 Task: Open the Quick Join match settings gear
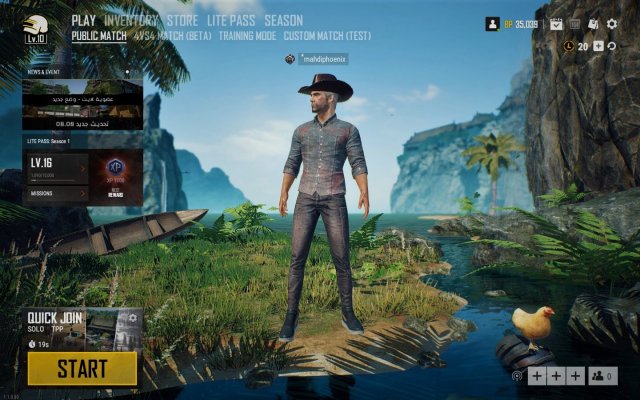tap(132, 318)
